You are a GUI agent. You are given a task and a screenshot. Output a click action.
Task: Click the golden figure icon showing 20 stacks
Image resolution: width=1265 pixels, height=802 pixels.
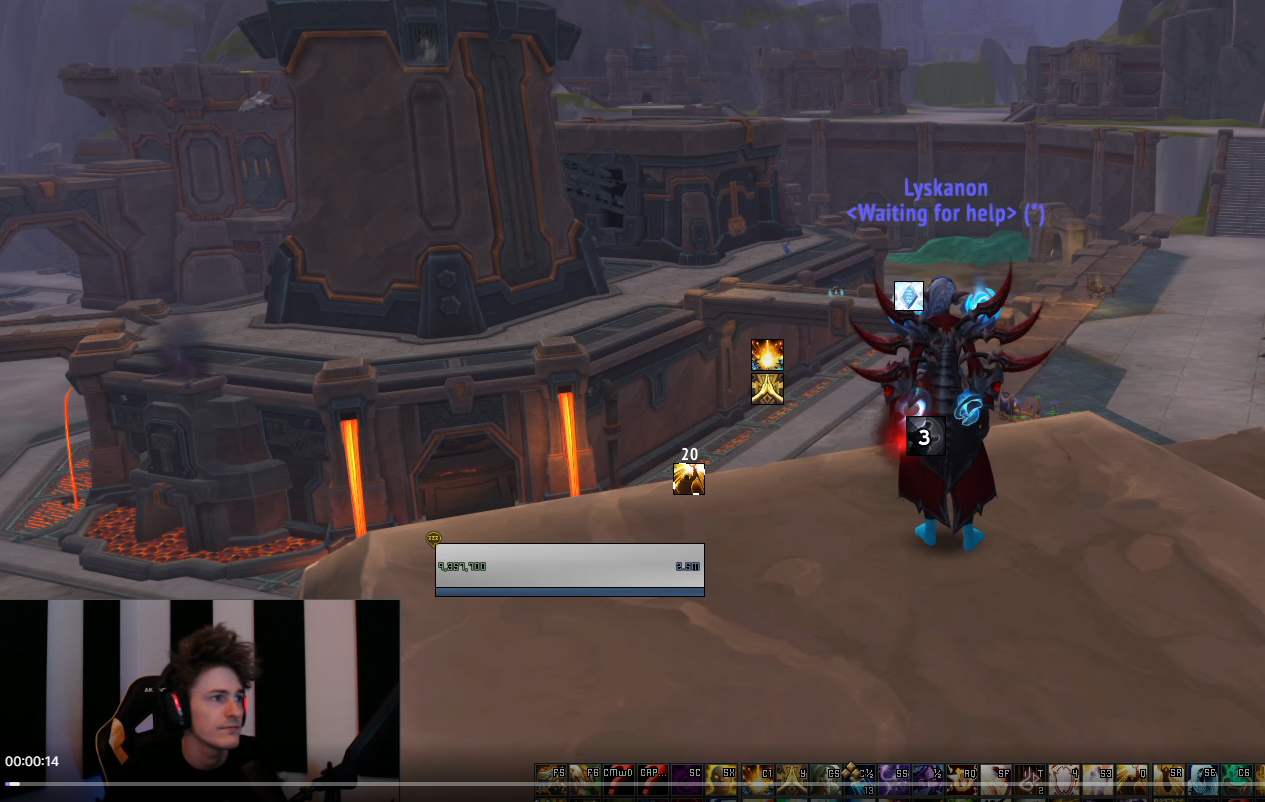(689, 479)
